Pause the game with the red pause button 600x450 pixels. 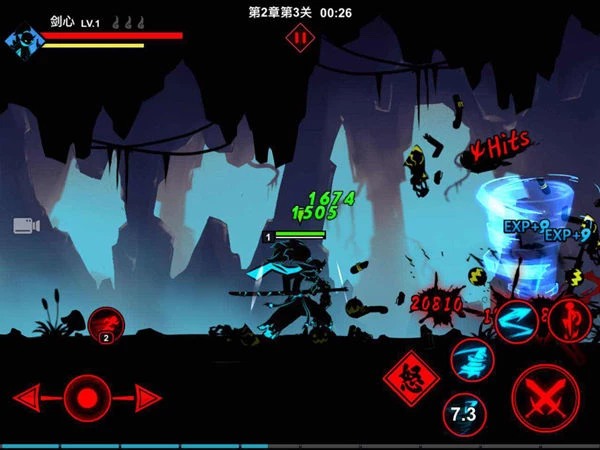[297, 38]
